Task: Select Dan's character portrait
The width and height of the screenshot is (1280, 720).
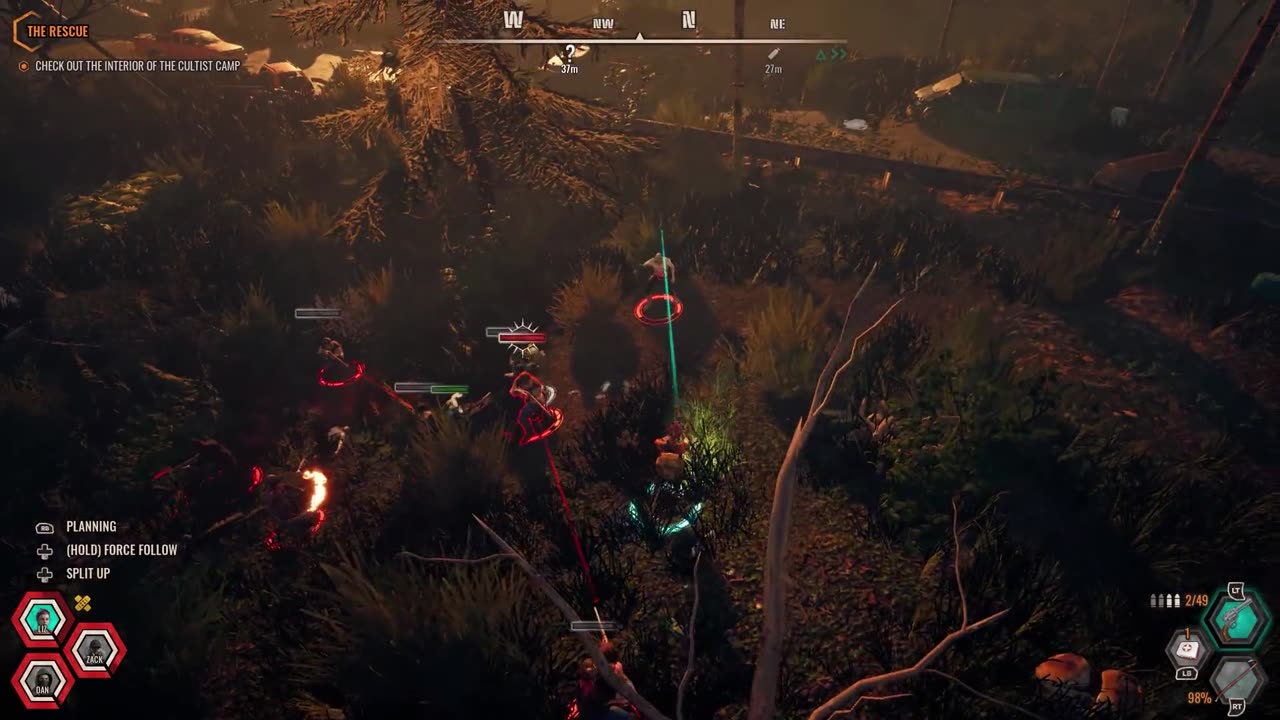Action: [x=43, y=681]
